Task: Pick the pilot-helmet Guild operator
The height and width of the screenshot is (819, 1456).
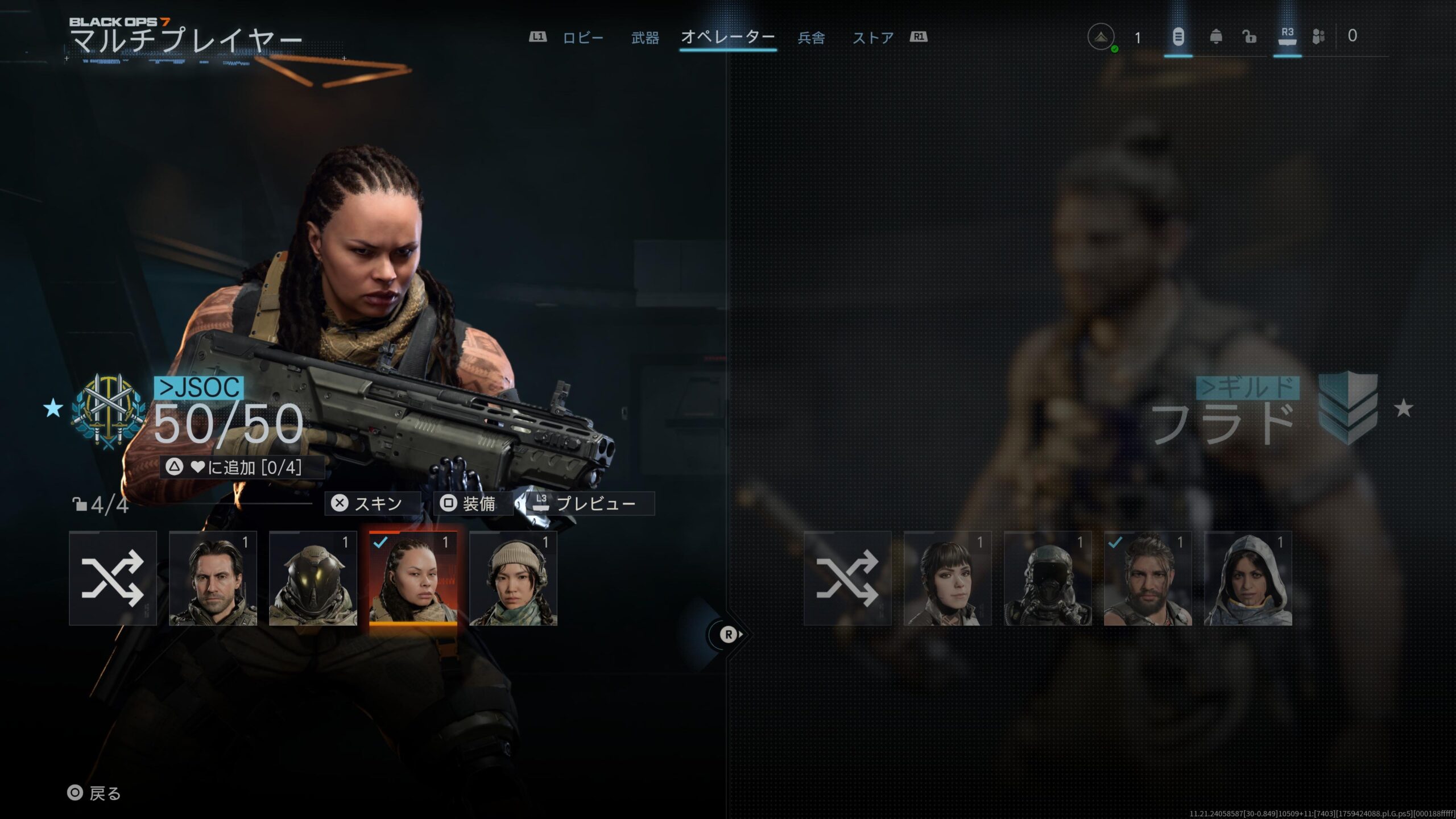Action: point(1048,578)
